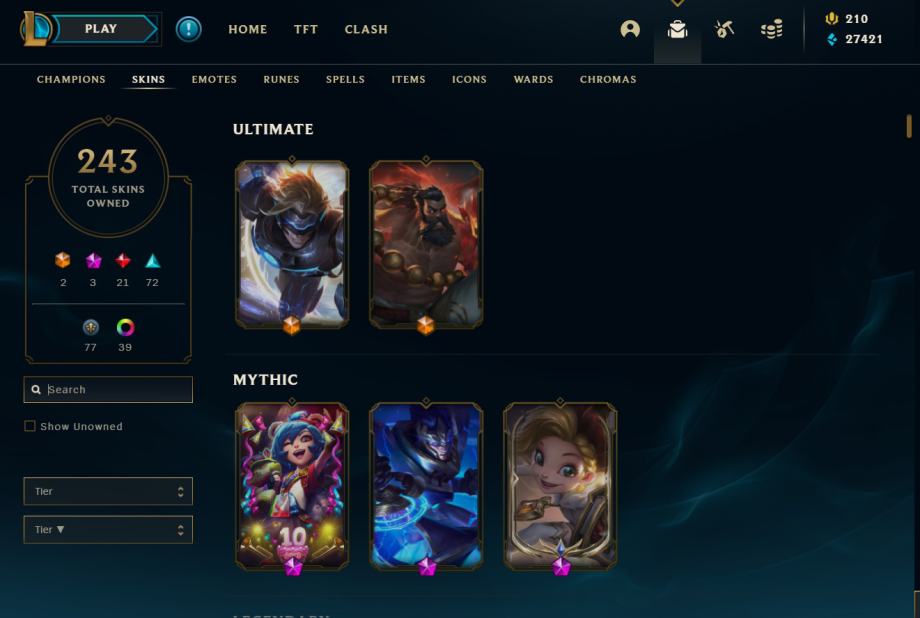920x618 pixels.
Task: Go to the TFT section
Action: point(306,29)
